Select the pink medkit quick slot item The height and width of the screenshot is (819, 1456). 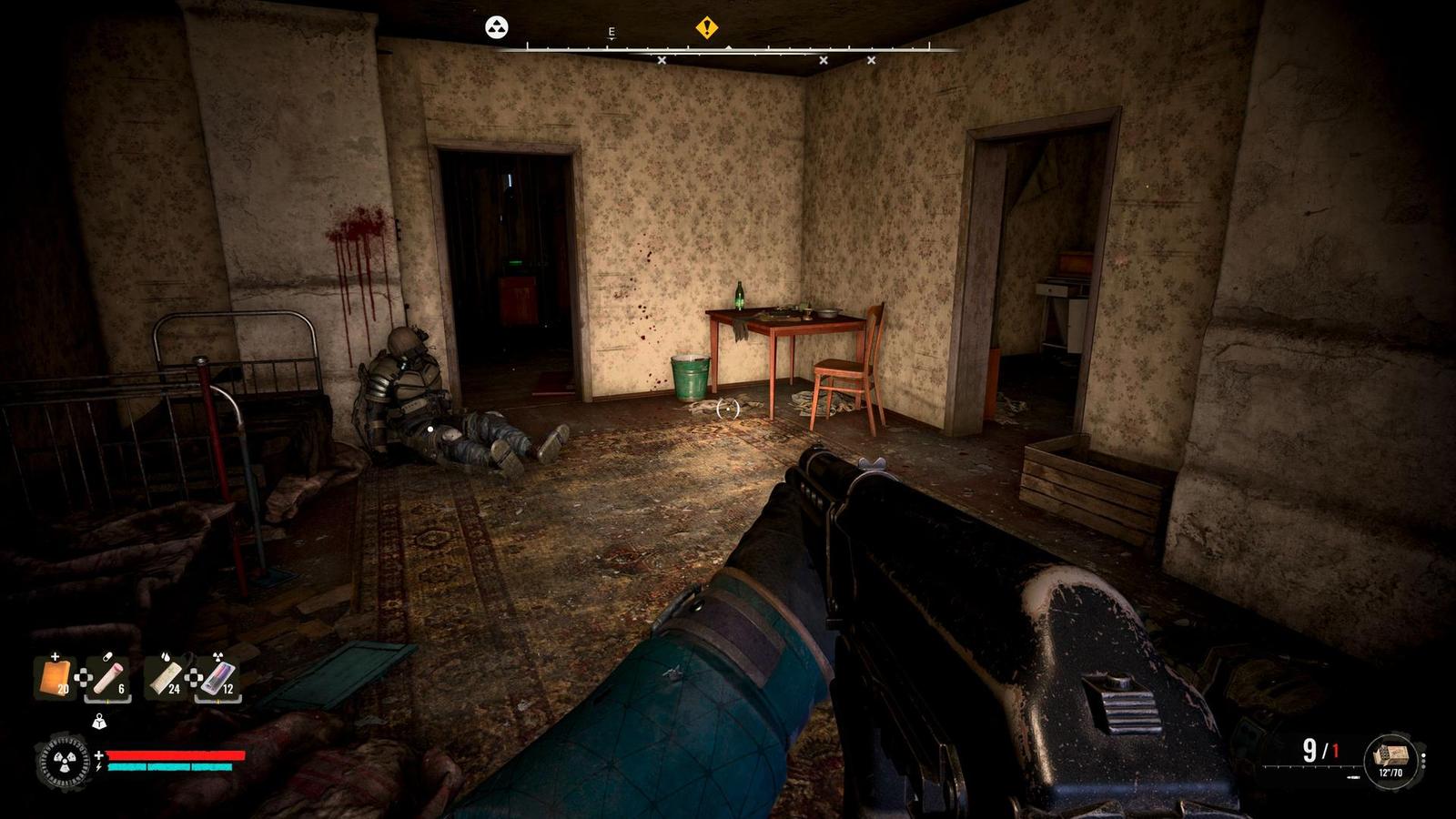[x=107, y=679]
